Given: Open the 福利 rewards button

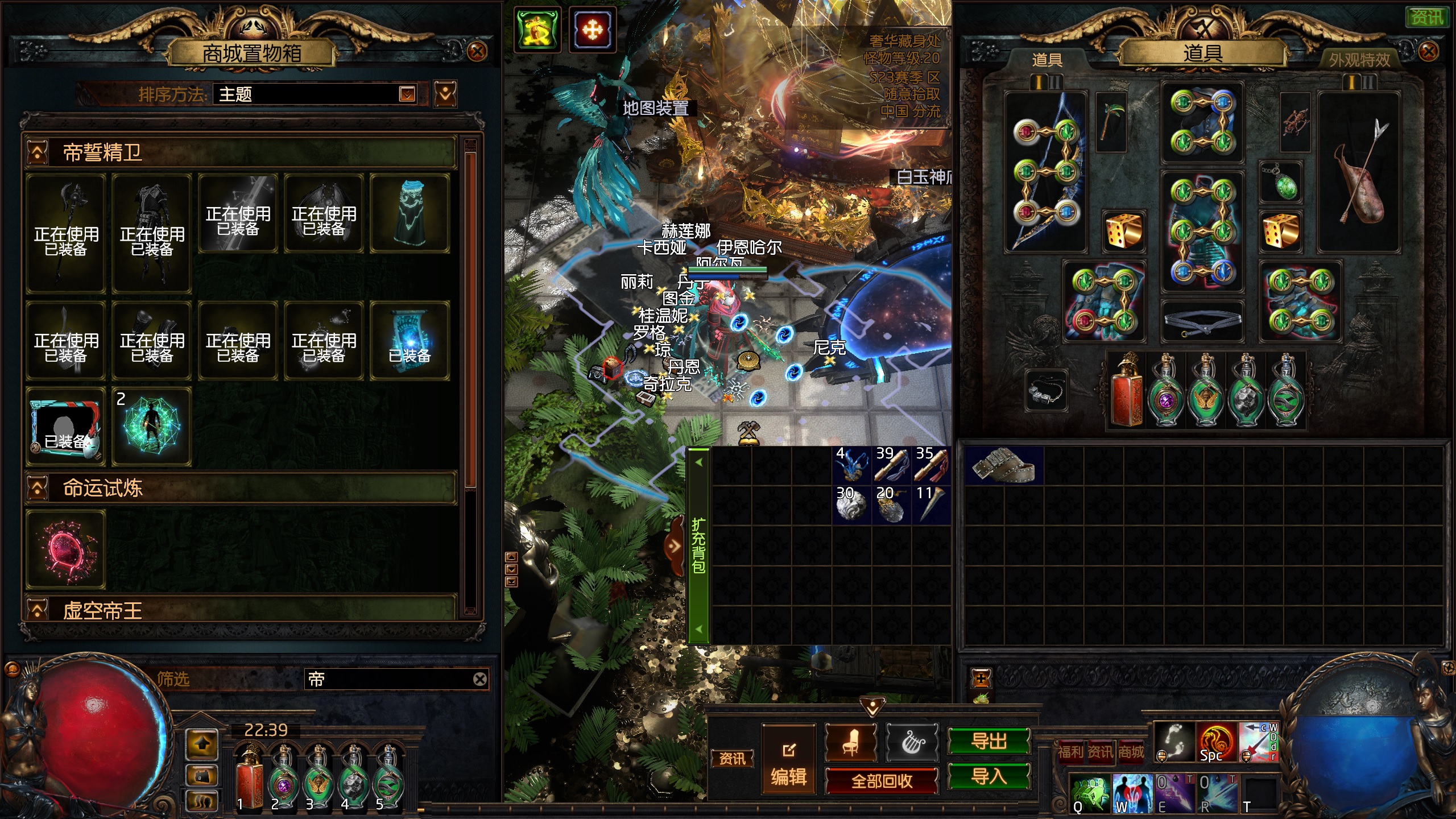Looking at the screenshot, I should click(1070, 752).
